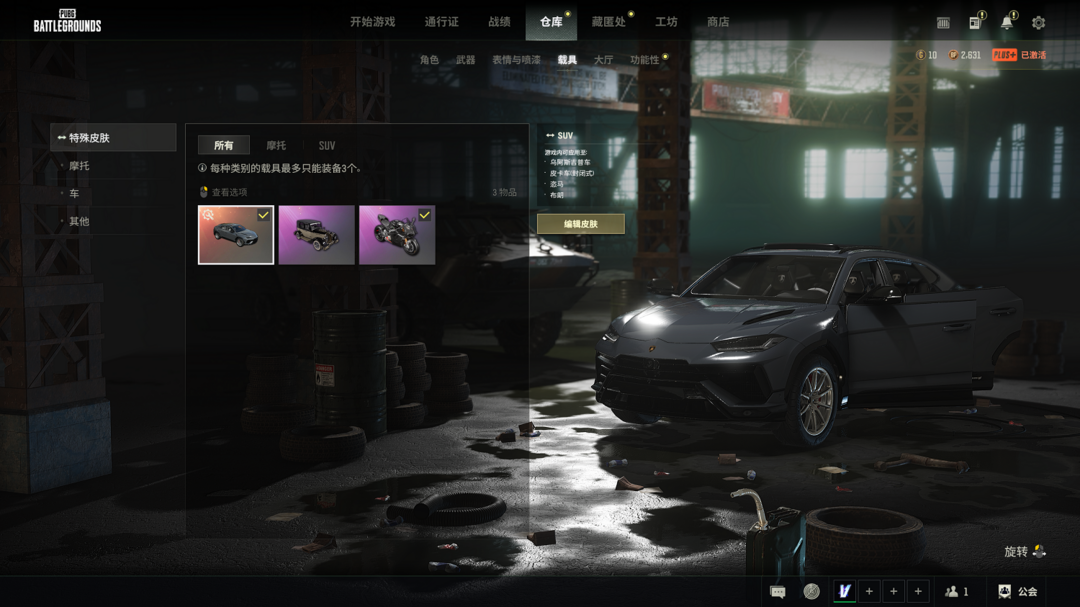Image resolution: width=1080 pixels, height=607 pixels.
Task: Select the vintage black car skin
Action: [x=316, y=235]
